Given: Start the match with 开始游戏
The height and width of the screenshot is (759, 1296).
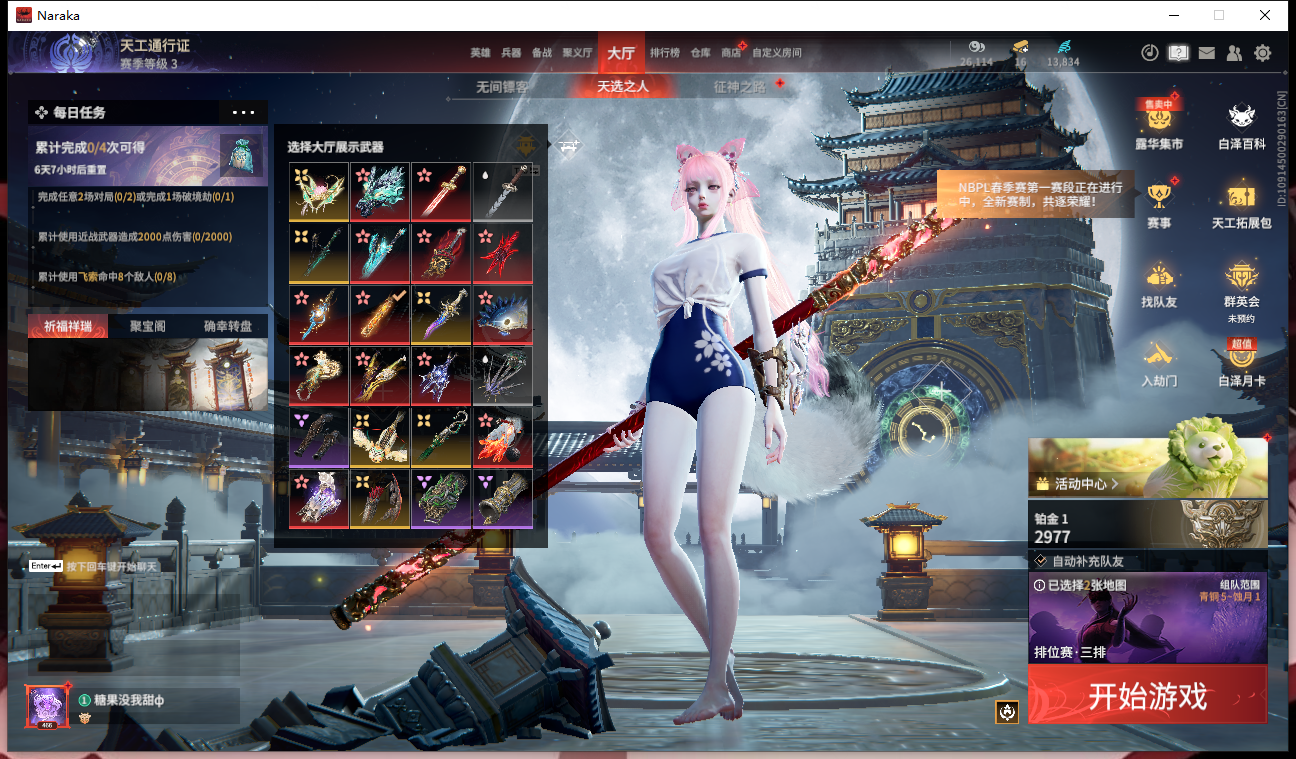Looking at the screenshot, I should point(1147,695).
